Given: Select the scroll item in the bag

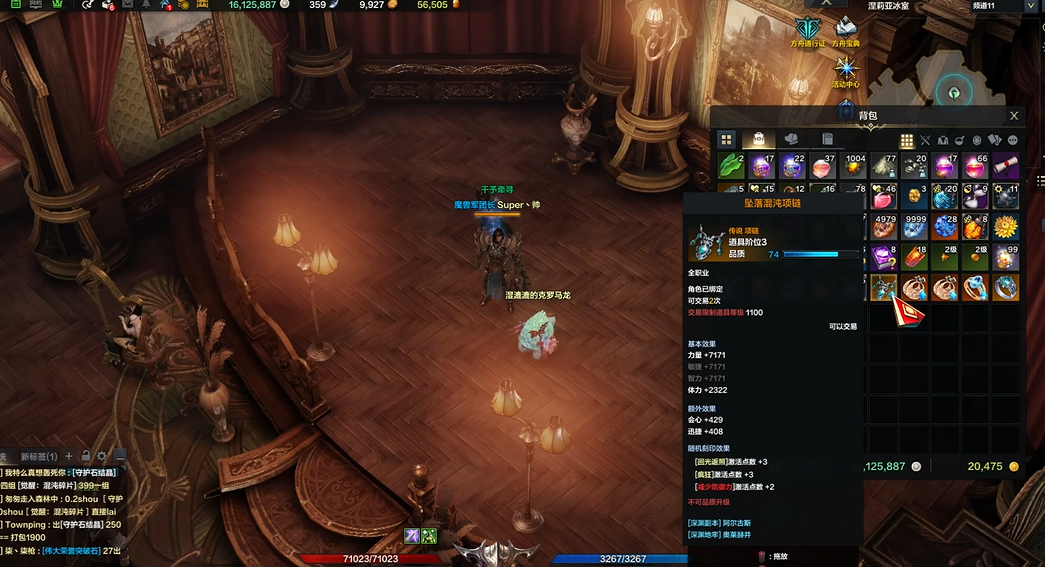Looking at the screenshot, I should click(x=1006, y=166).
